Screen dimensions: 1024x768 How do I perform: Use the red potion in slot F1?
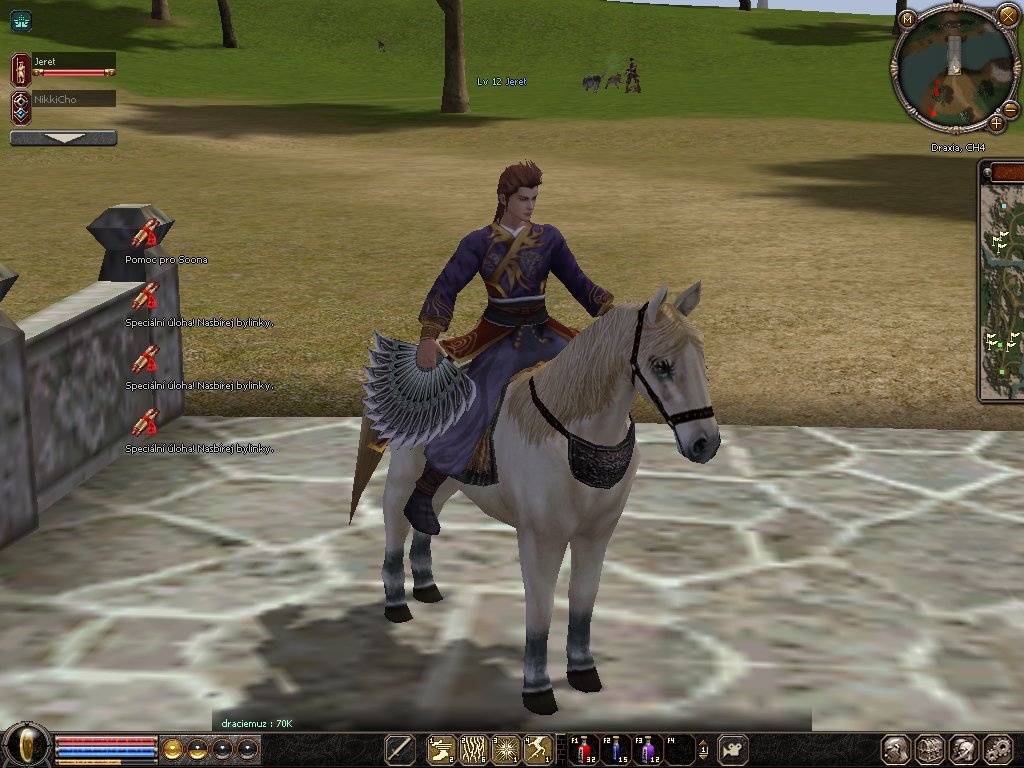click(583, 749)
